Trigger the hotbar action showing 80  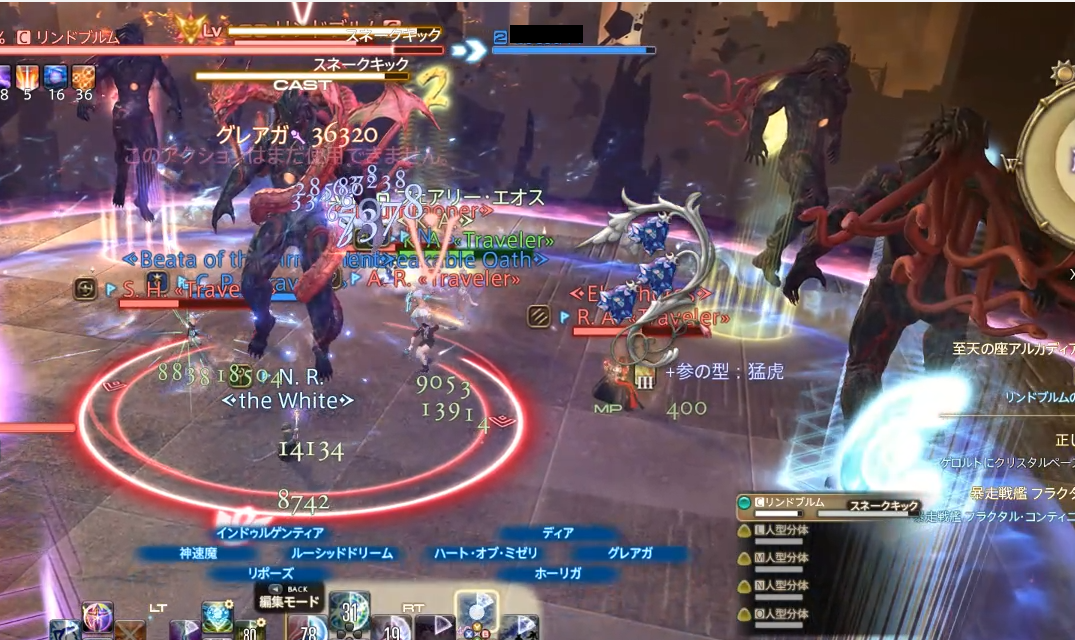249,630
